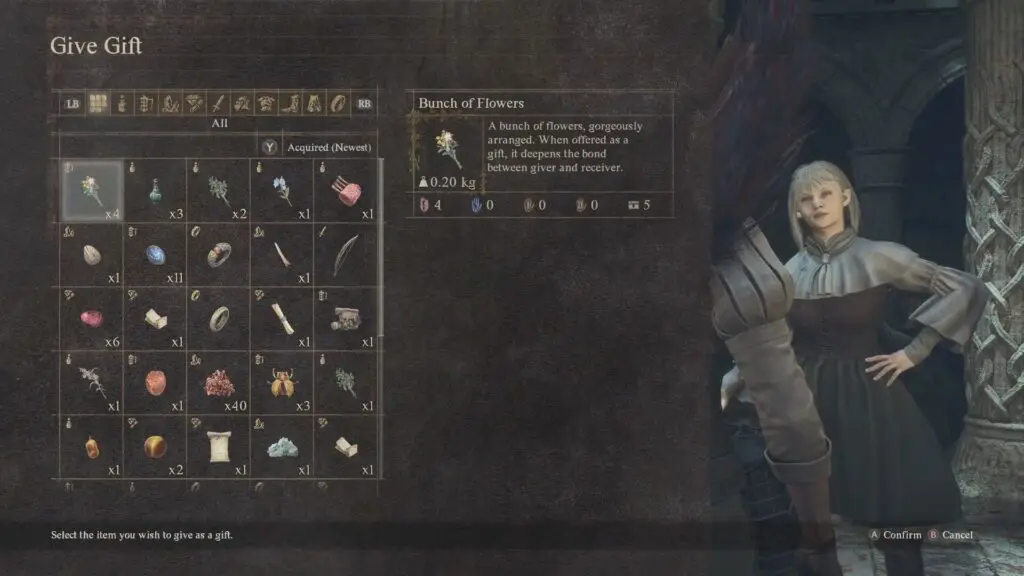Viewport: 1024px width, 576px height.
Task: Choose the blue gemstone stack of eleven
Action: pos(155,254)
